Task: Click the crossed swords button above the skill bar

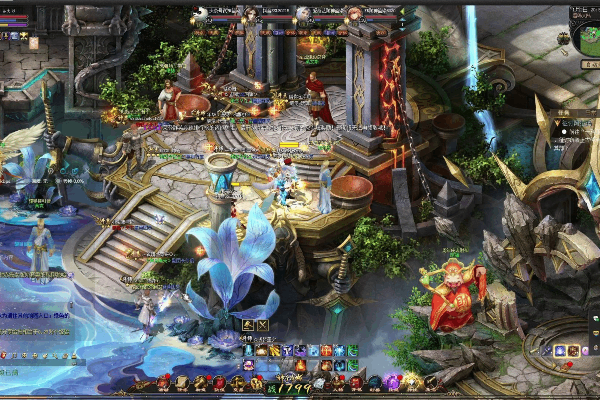Action: 263,325
